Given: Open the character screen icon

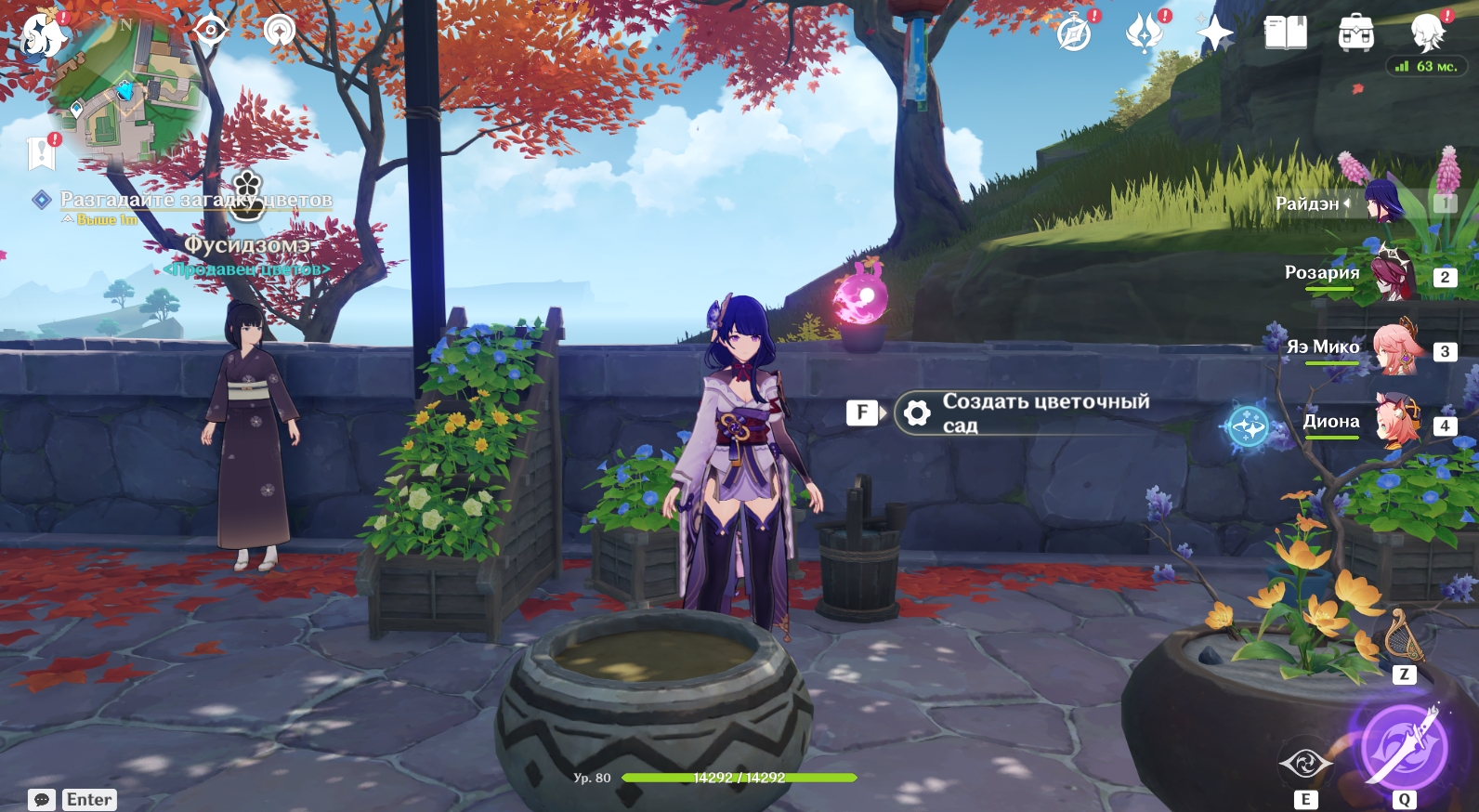Looking at the screenshot, I should pyautogui.click(x=1427, y=33).
